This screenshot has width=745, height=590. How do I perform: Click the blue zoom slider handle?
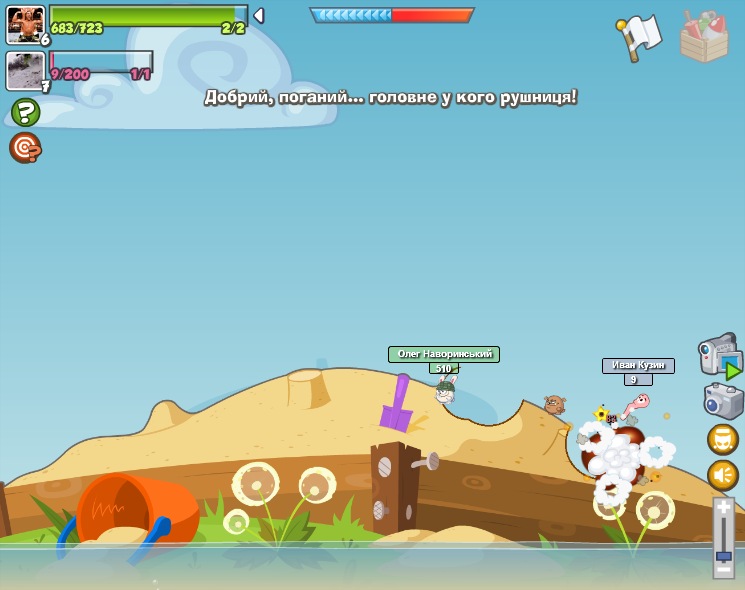point(723,555)
